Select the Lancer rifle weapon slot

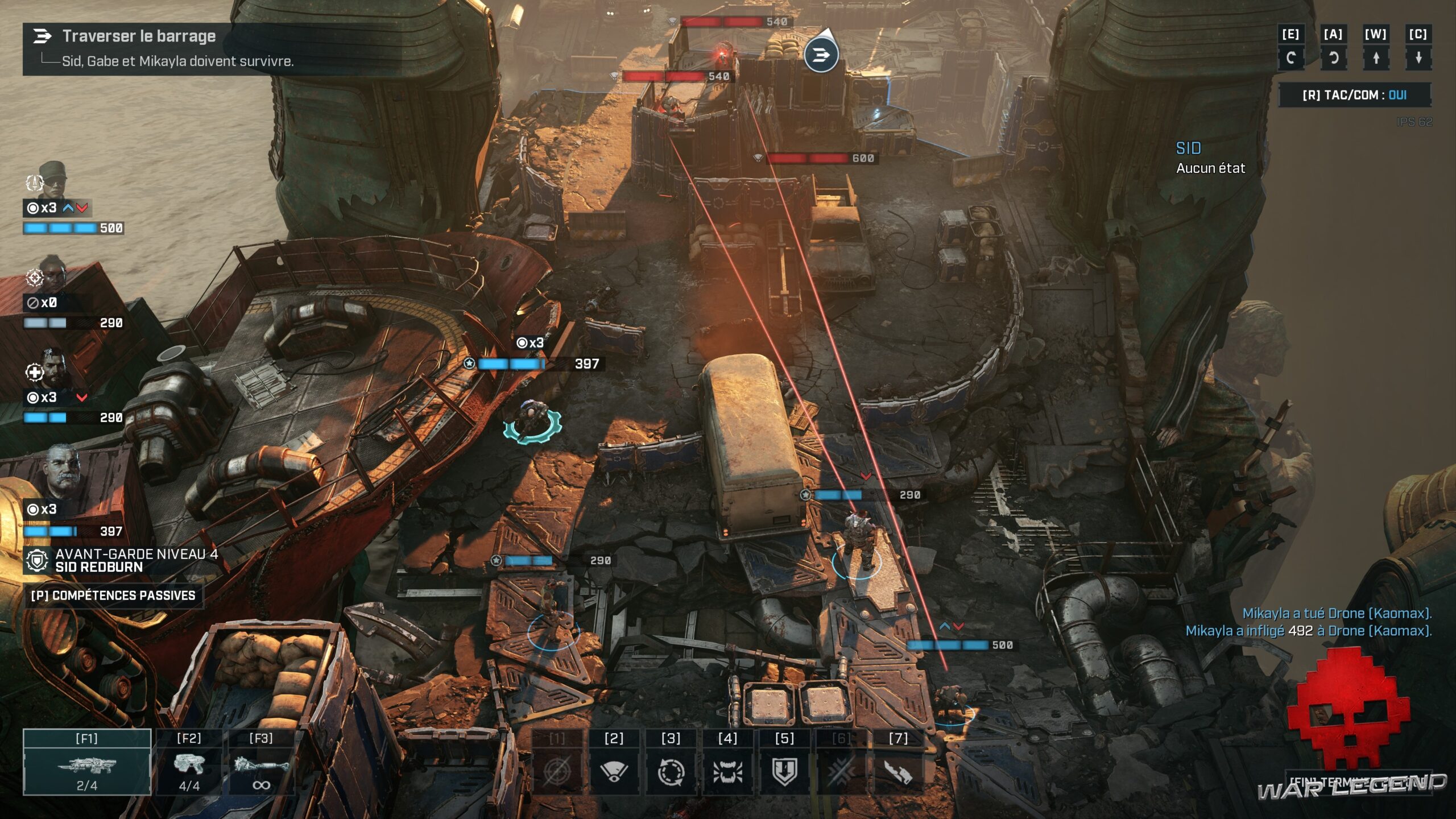[87, 763]
